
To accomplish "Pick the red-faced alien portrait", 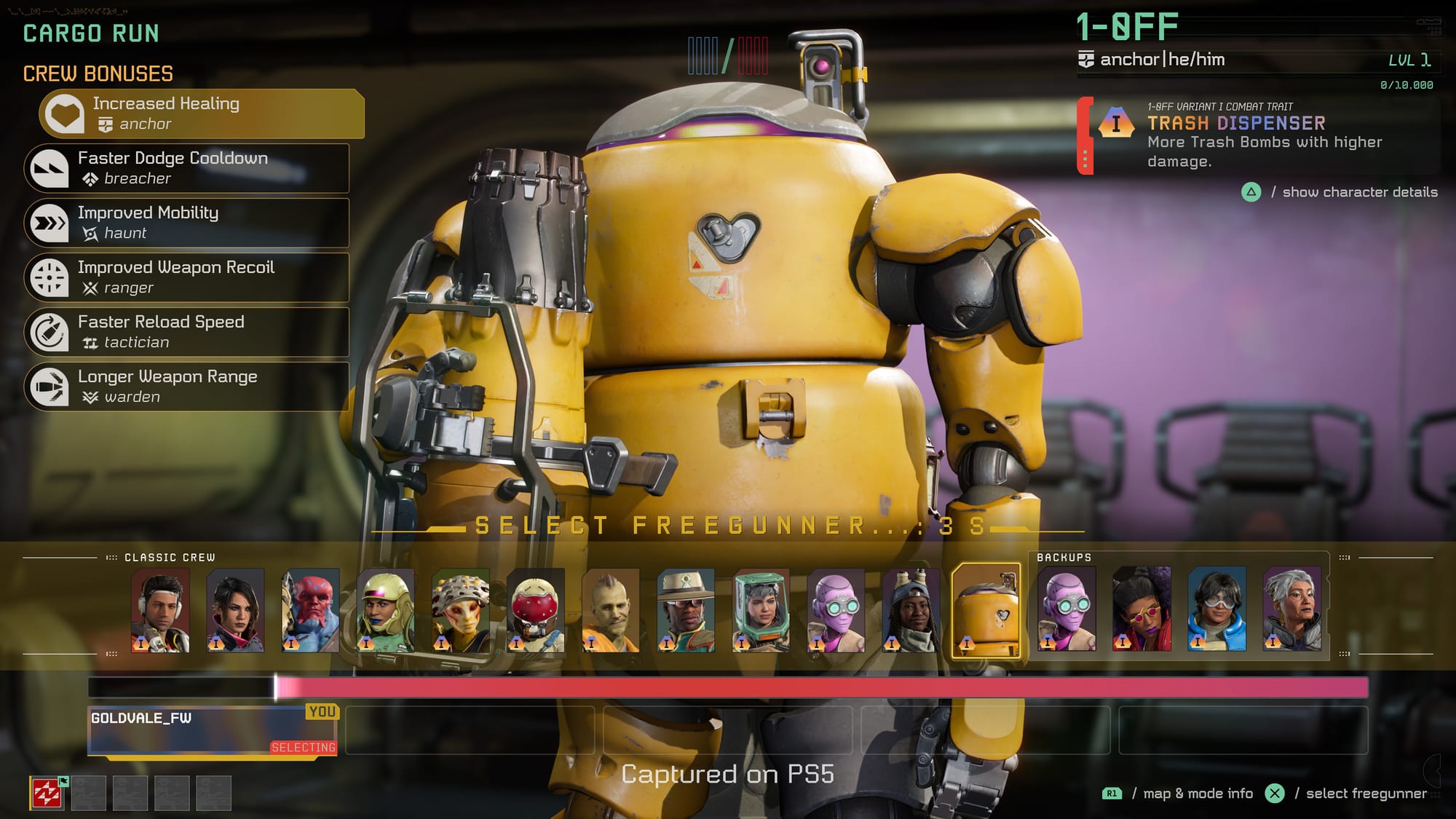I will tap(311, 610).
